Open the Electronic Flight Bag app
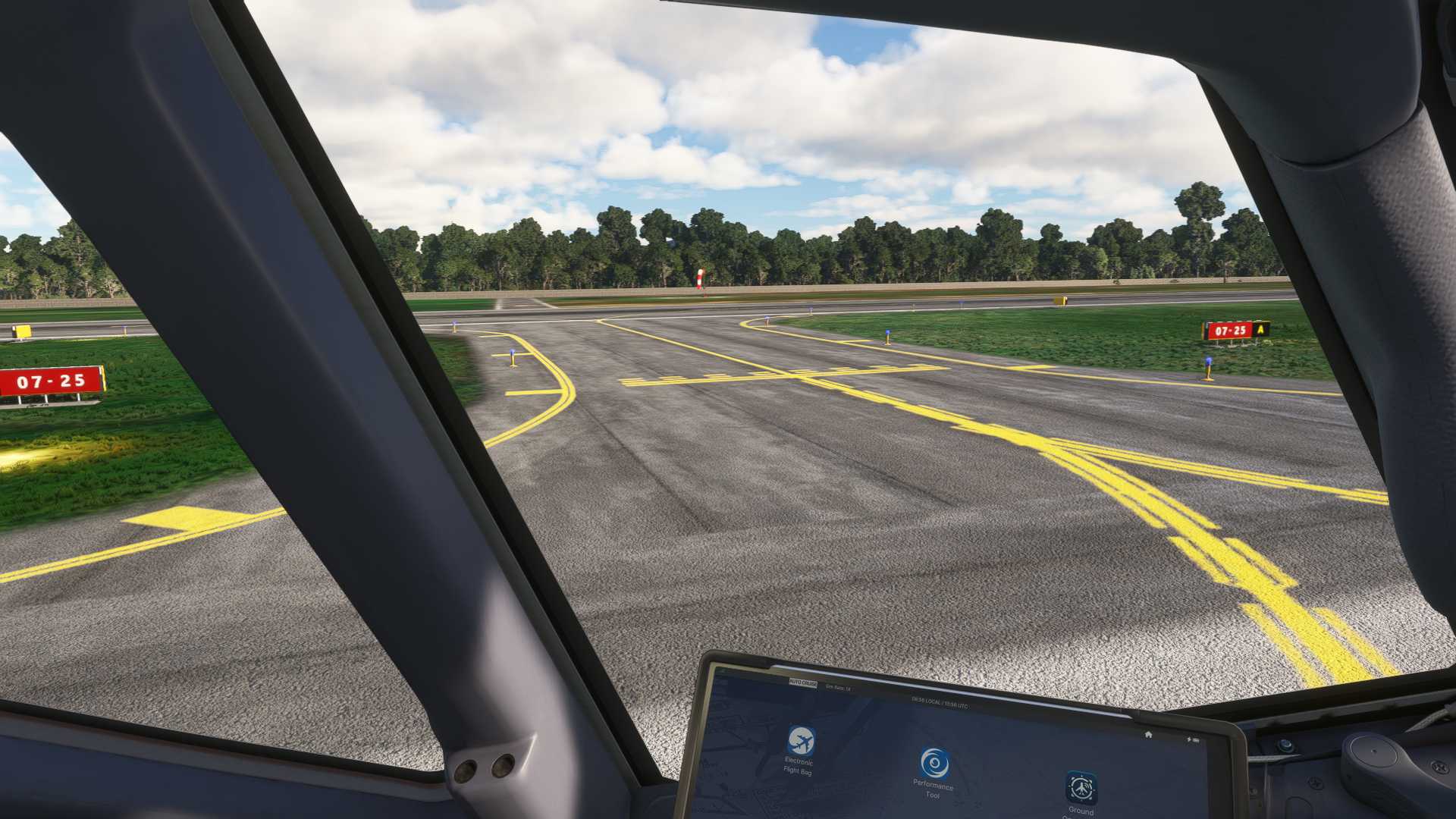This screenshot has height=819, width=1456. click(801, 741)
